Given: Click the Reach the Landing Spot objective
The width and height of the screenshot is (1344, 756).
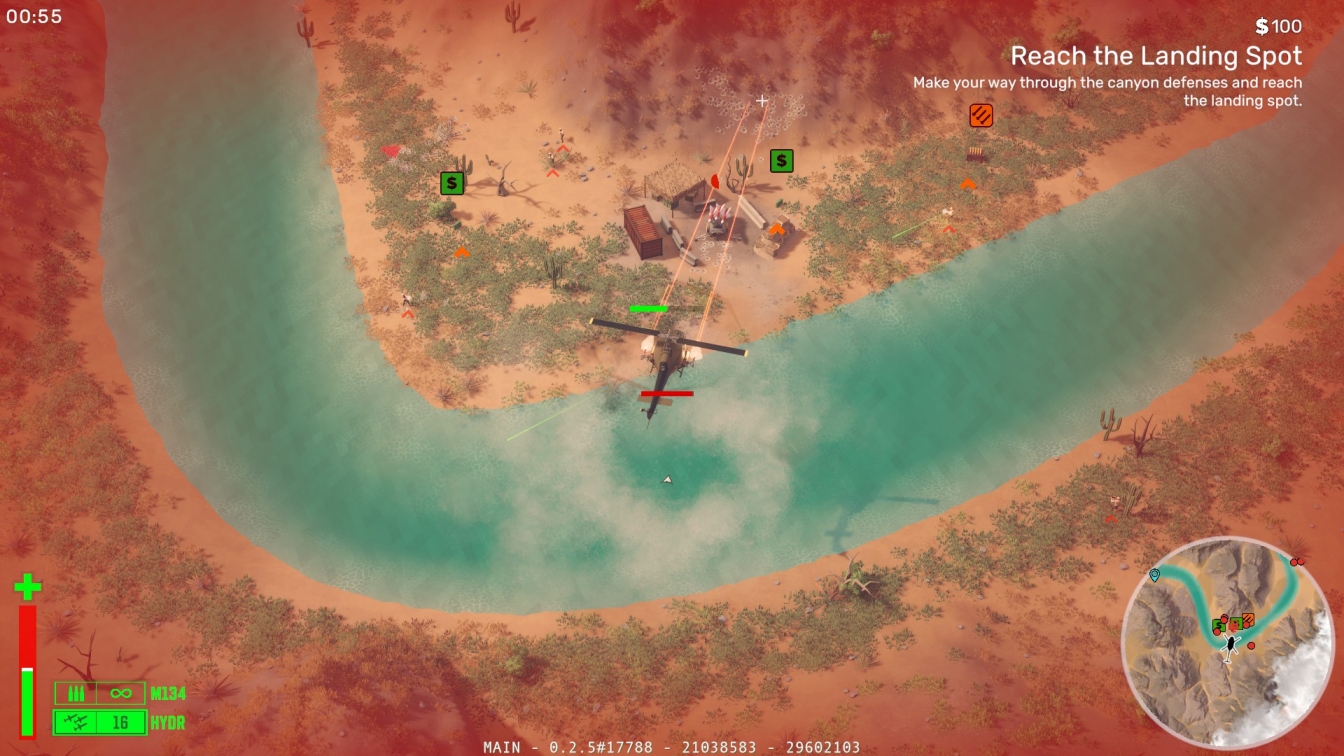Looking at the screenshot, I should pos(1156,55).
